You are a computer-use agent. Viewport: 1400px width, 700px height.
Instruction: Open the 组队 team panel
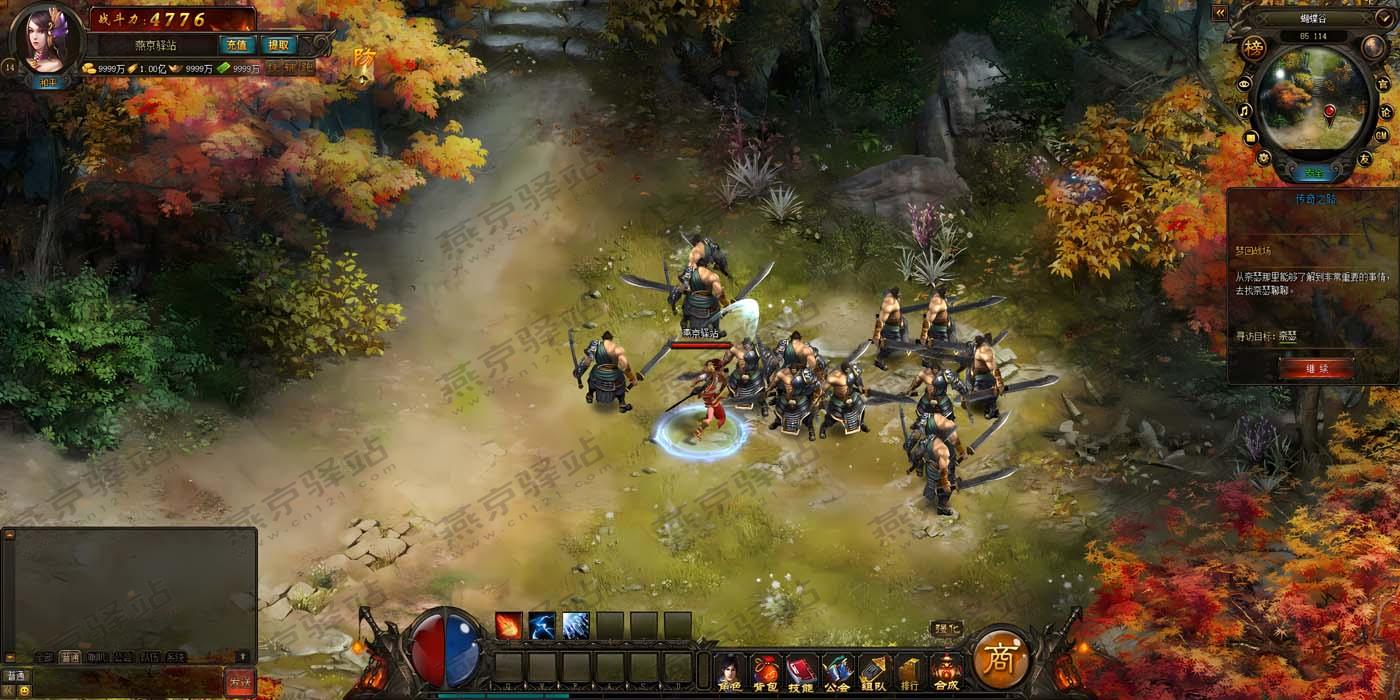pos(872,672)
